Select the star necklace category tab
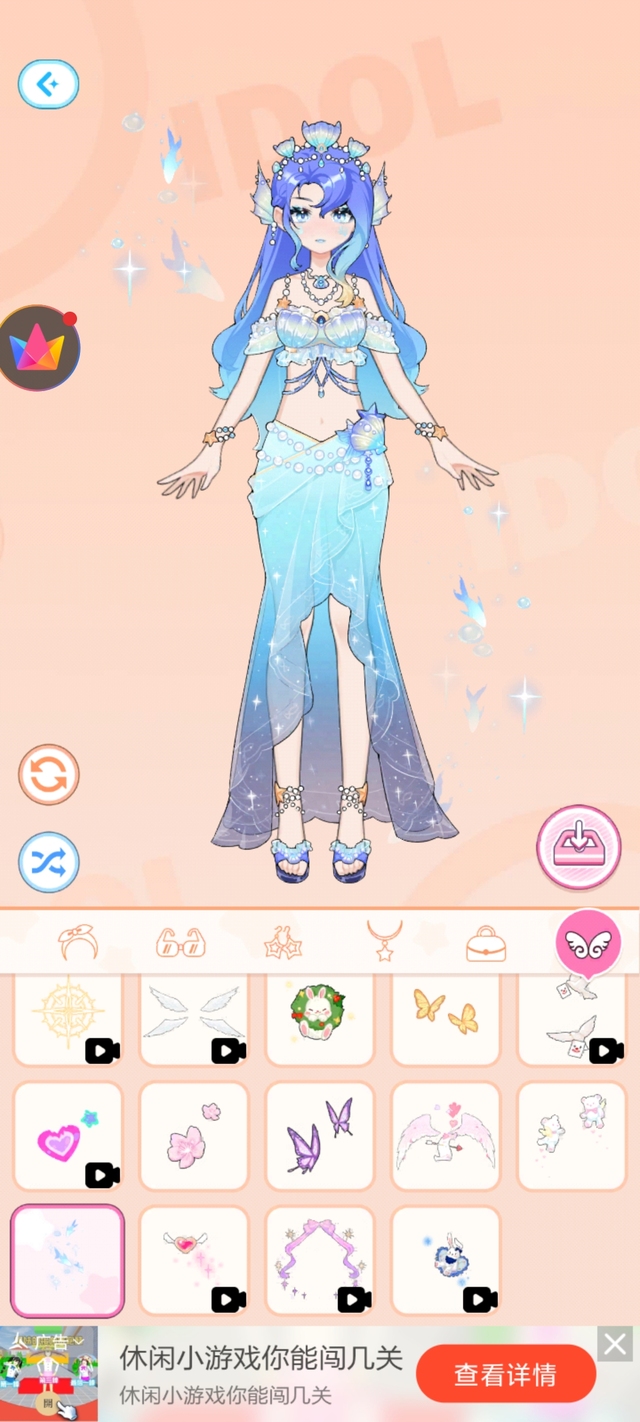This screenshot has width=640, height=1422. (x=384, y=942)
